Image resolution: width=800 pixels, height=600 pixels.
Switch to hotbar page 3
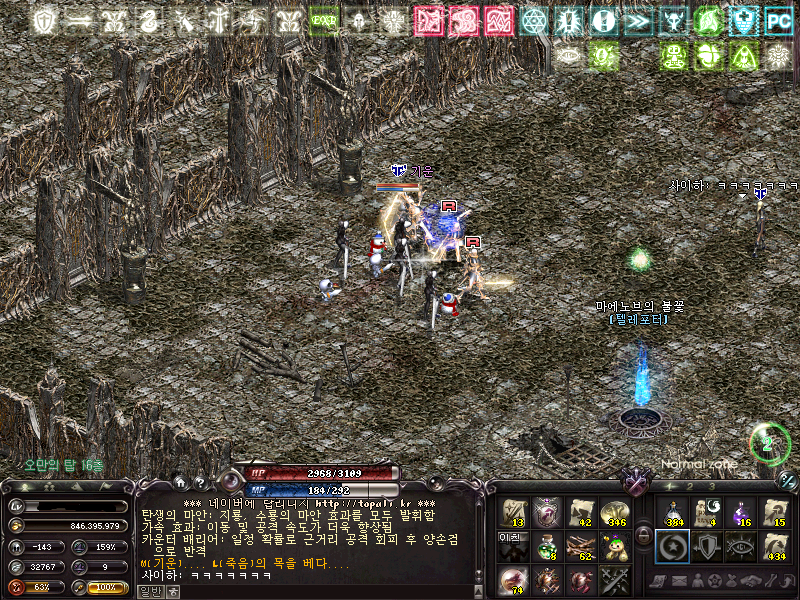[712, 486]
